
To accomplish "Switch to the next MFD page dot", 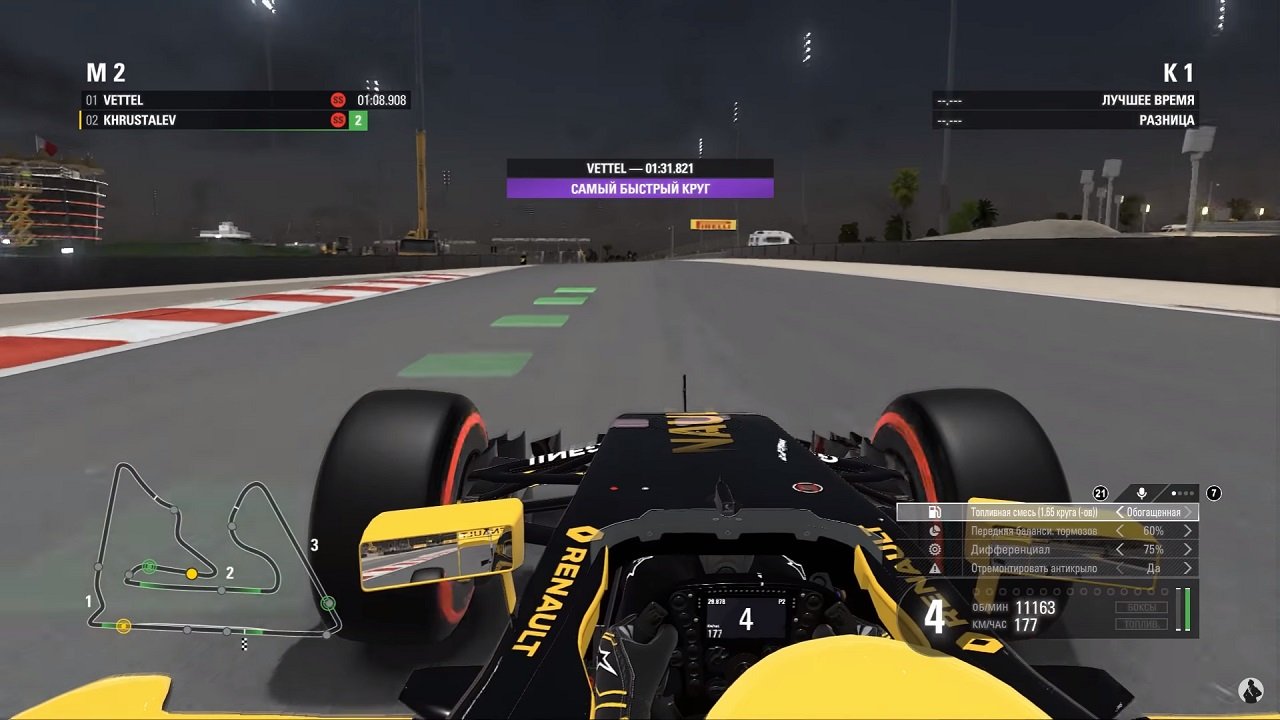I will (x=1179, y=491).
